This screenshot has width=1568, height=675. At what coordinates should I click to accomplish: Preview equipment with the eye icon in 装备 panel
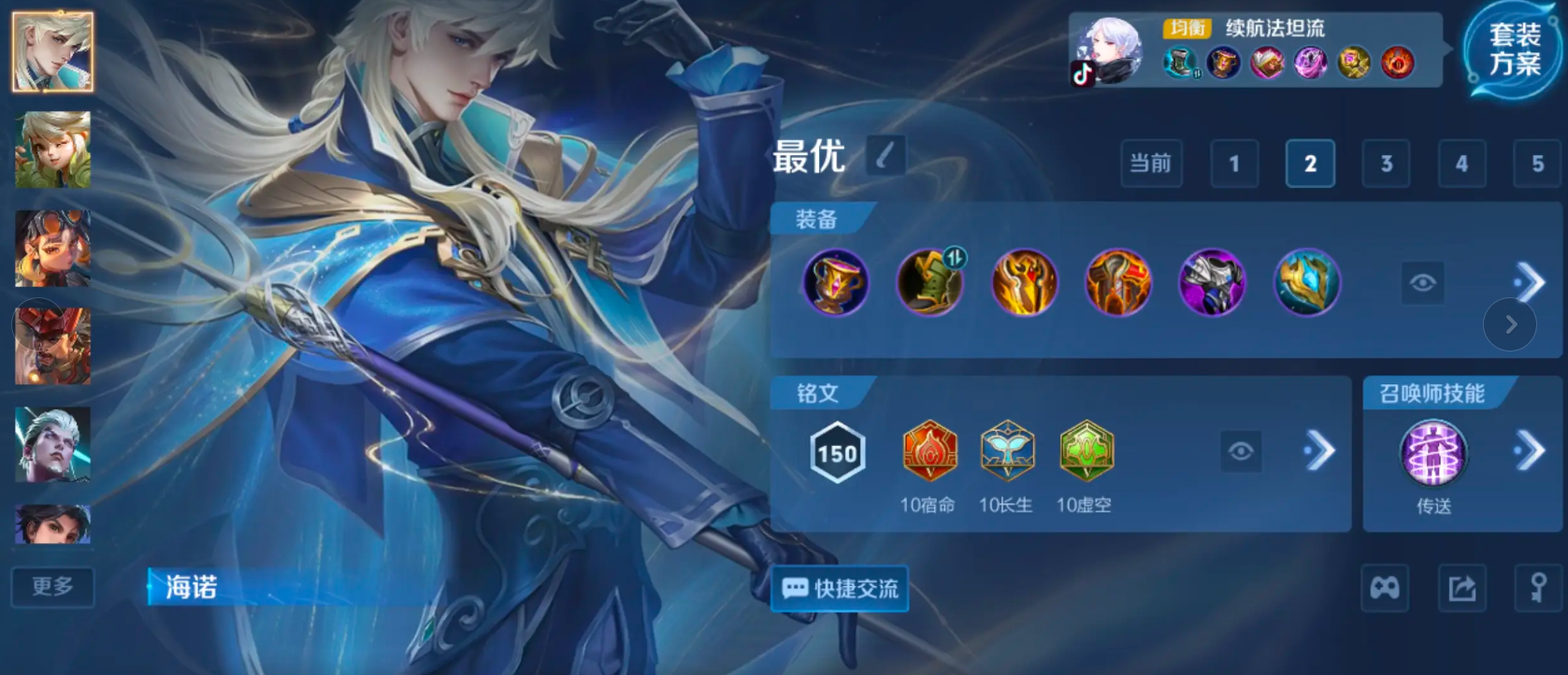pos(1424,282)
